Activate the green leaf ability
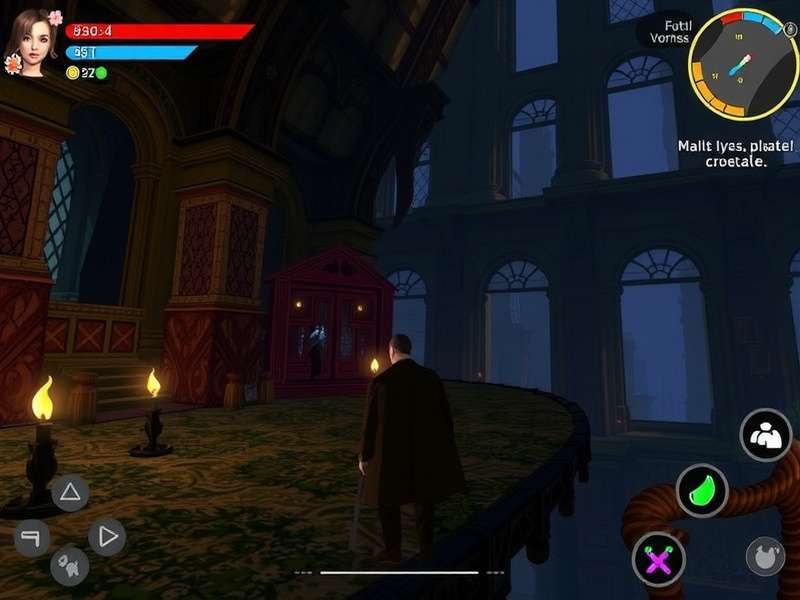800x600 pixels. [x=702, y=490]
